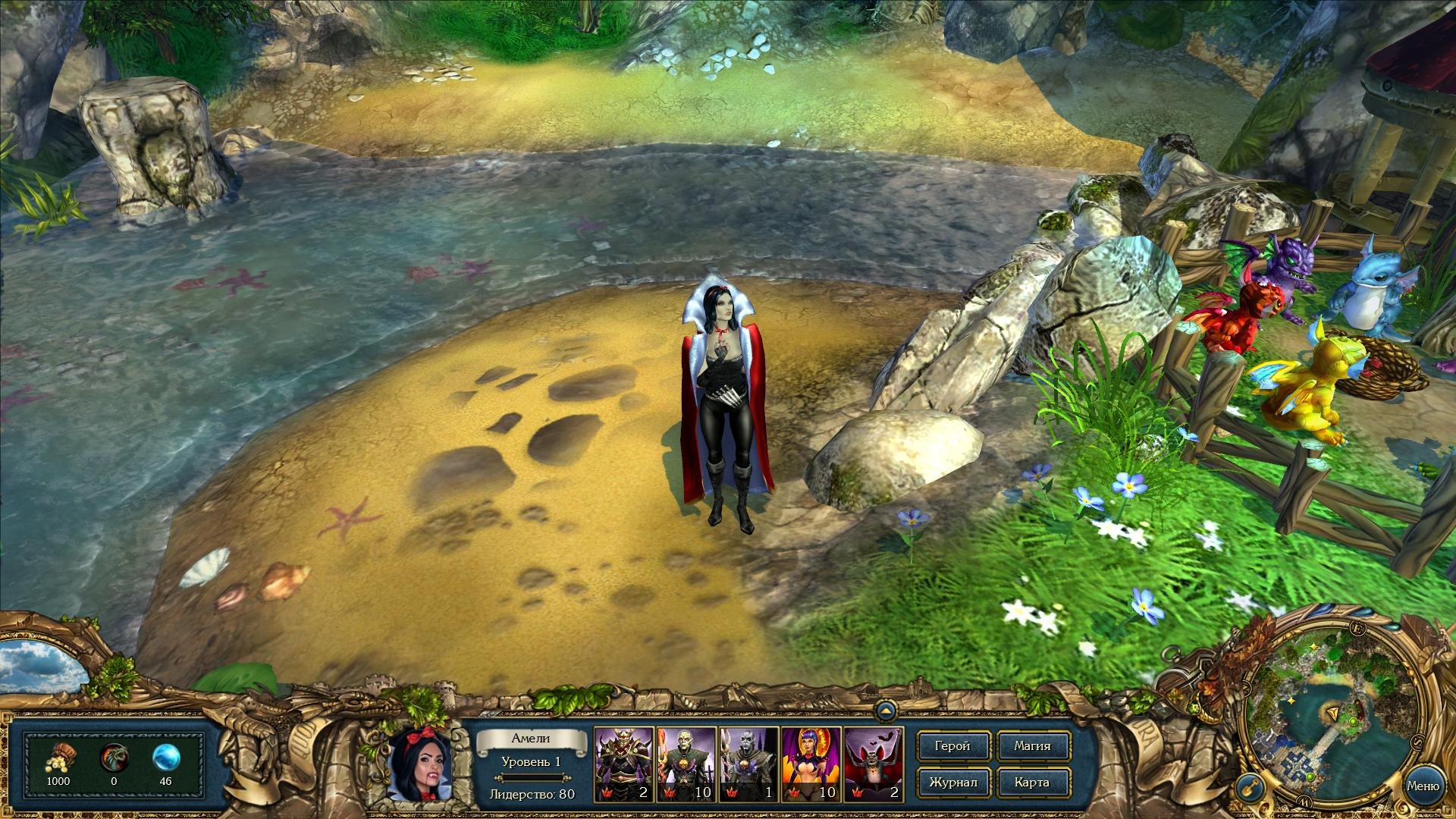Open the Журнал (Journal) quest log
The width and height of the screenshot is (1456, 819).
click(952, 782)
